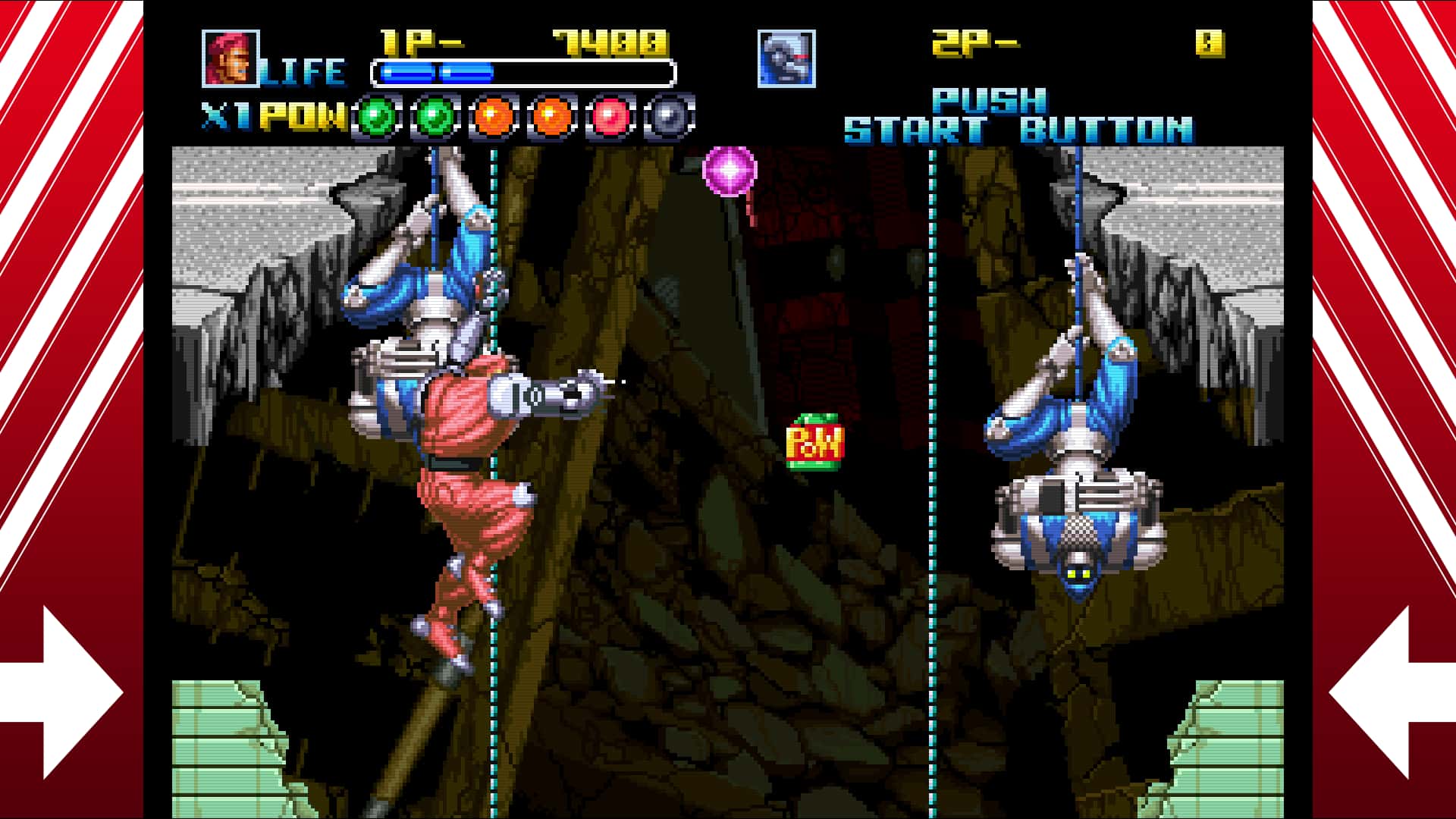
Task: Click the first green POW orb
Action: [377, 115]
